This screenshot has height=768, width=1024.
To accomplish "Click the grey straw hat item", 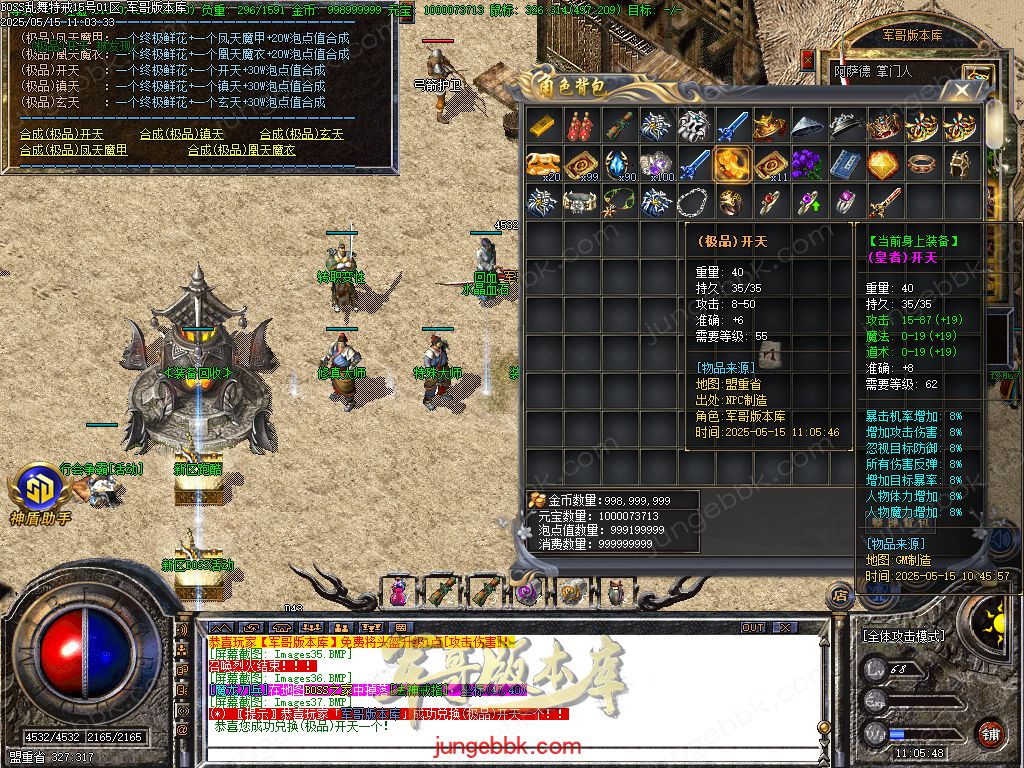I will click(808, 126).
